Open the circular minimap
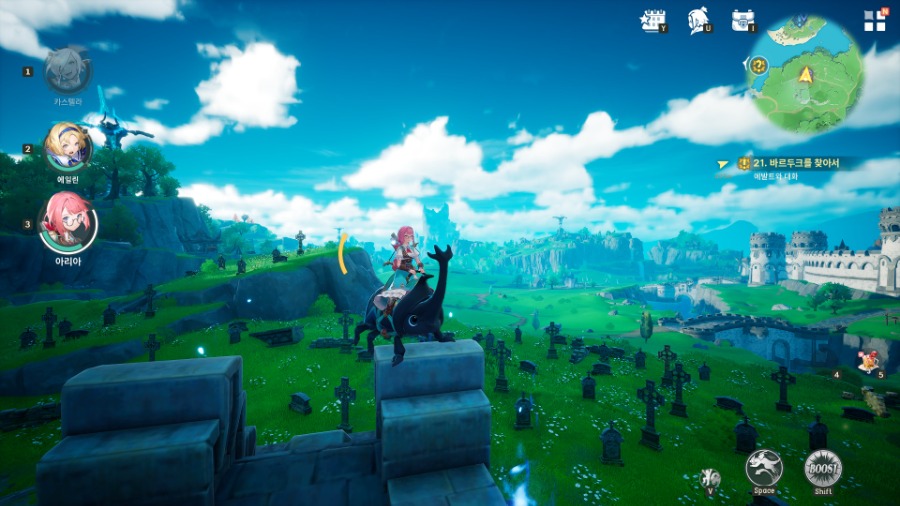The width and height of the screenshot is (900, 506). [806, 74]
